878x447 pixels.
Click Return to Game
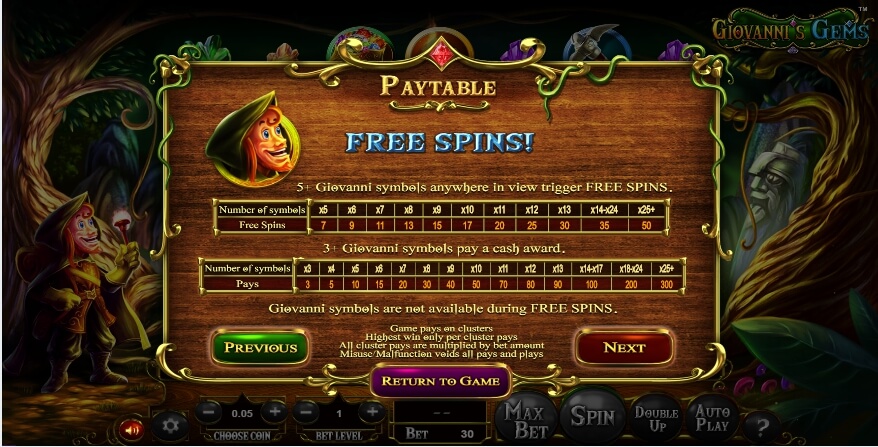click(440, 381)
